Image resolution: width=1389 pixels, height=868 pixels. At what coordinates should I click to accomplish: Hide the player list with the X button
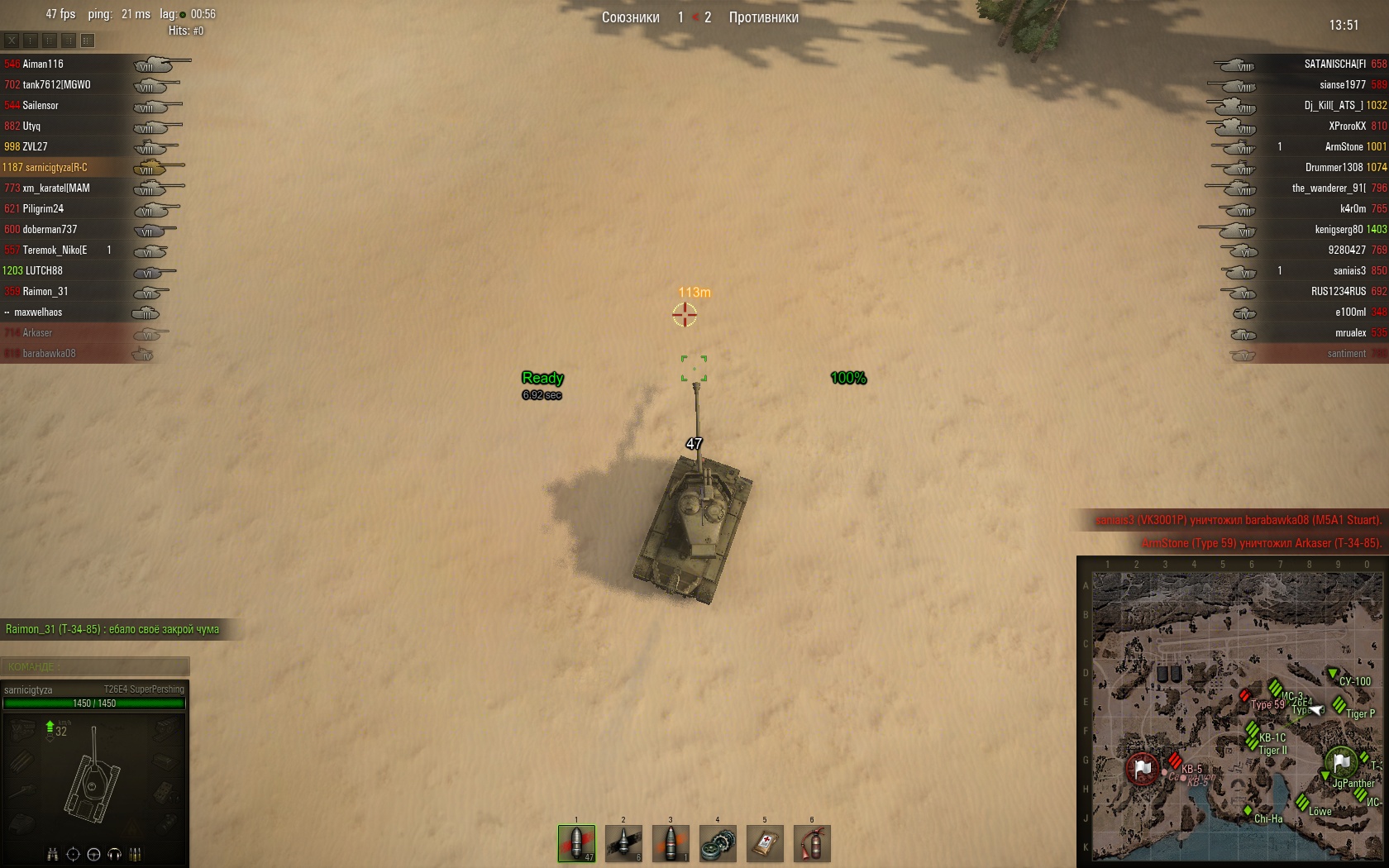coord(12,40)
